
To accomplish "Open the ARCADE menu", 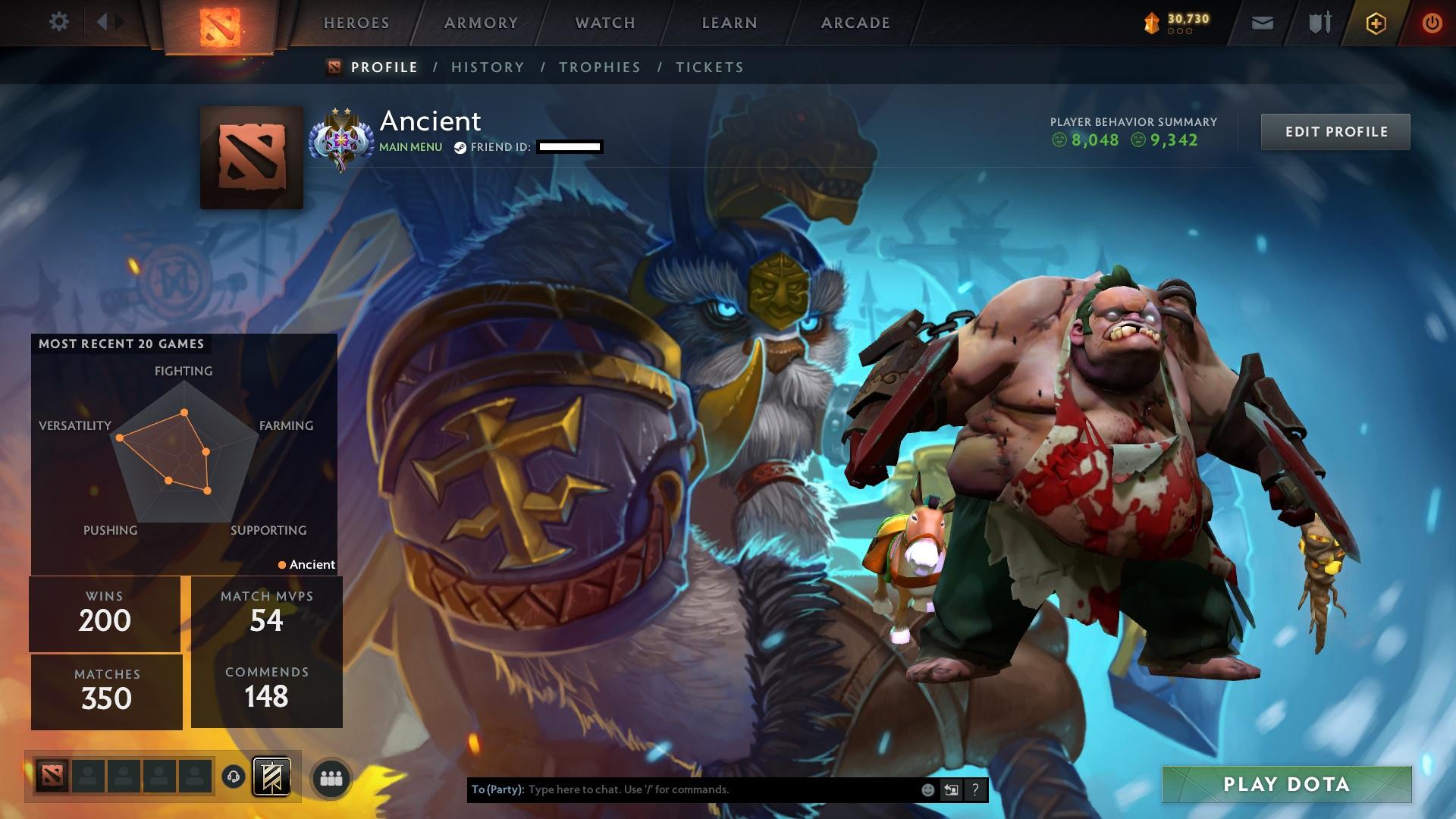I will [855, 23].
